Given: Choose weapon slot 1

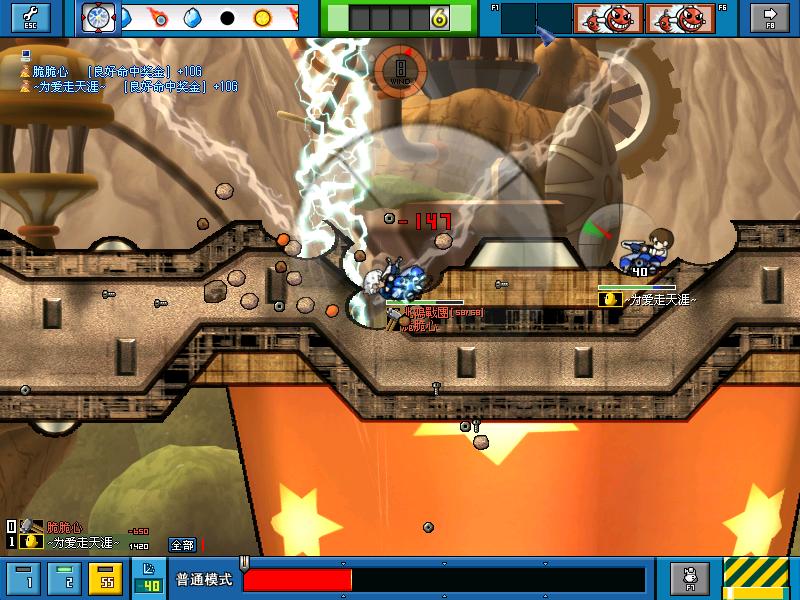Looking at the screenshot, I should pyautogui.click(x=29, y=579).
